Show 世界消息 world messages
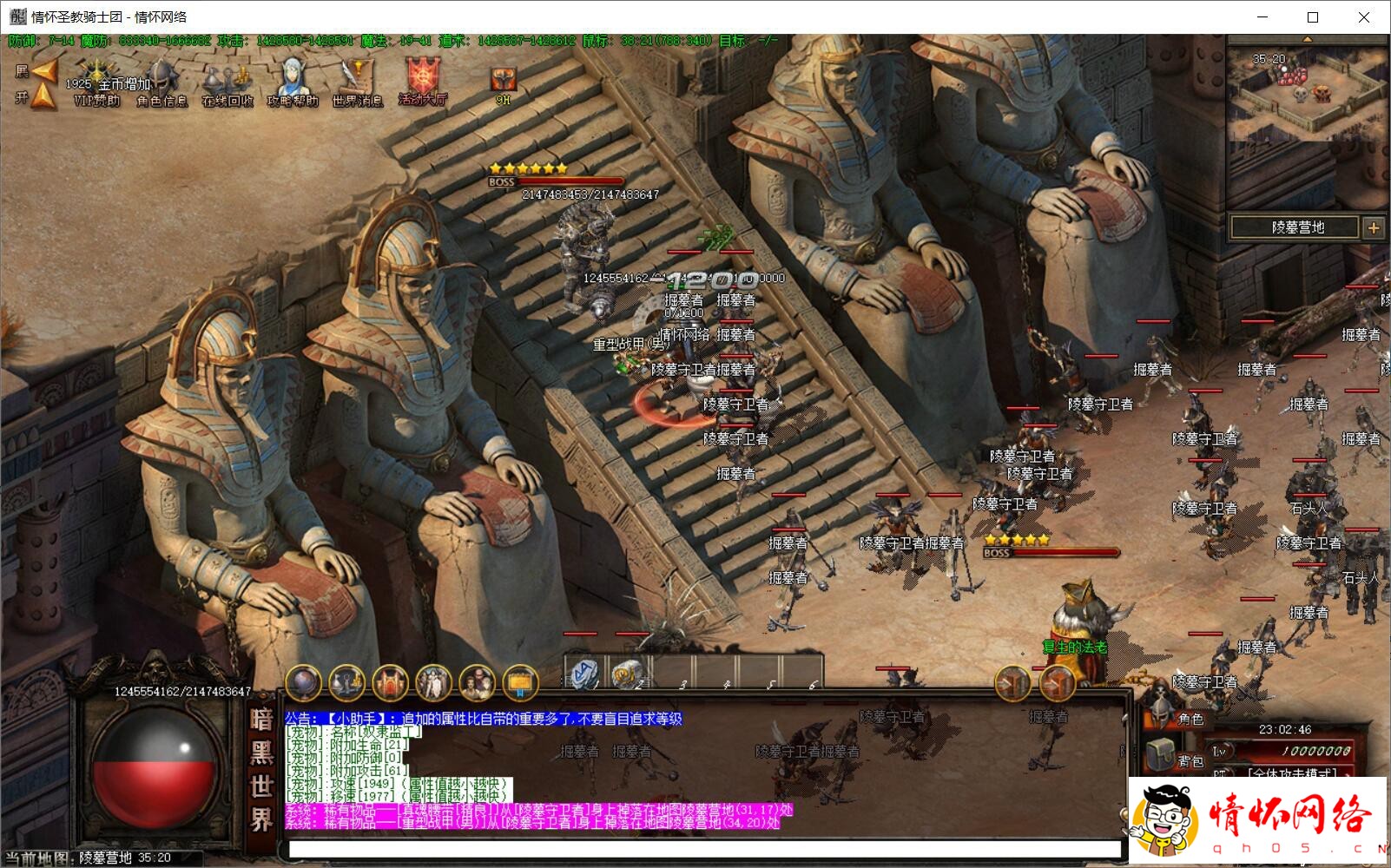 [x=357, y=82]
